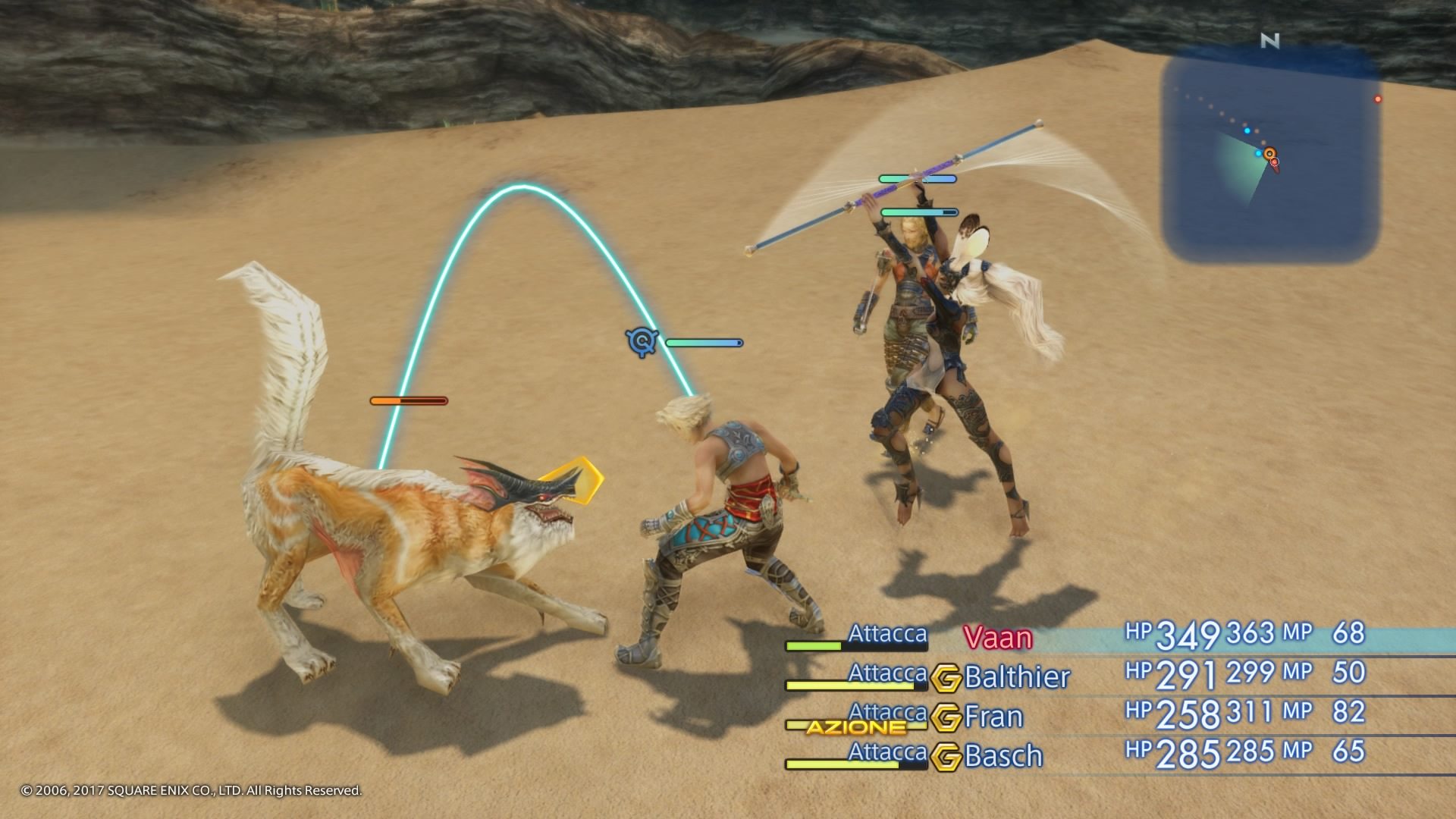Toggle the gambit icon beside Fran
1456x819 pixels.
pos(946,717)
